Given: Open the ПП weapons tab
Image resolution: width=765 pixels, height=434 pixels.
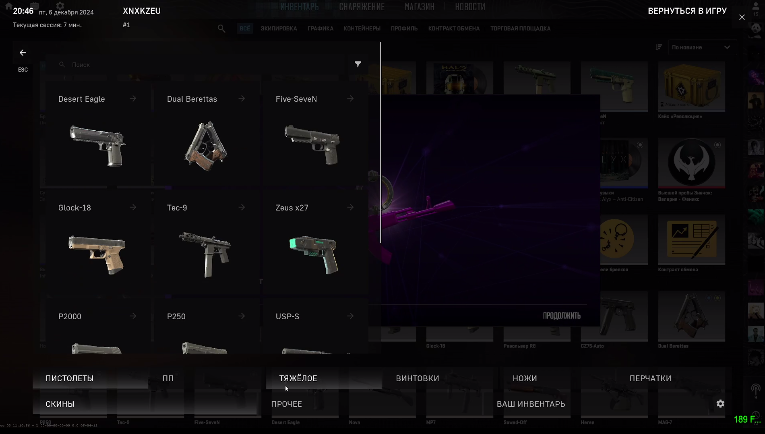Looking at the screenshot, I should point(168,378).
